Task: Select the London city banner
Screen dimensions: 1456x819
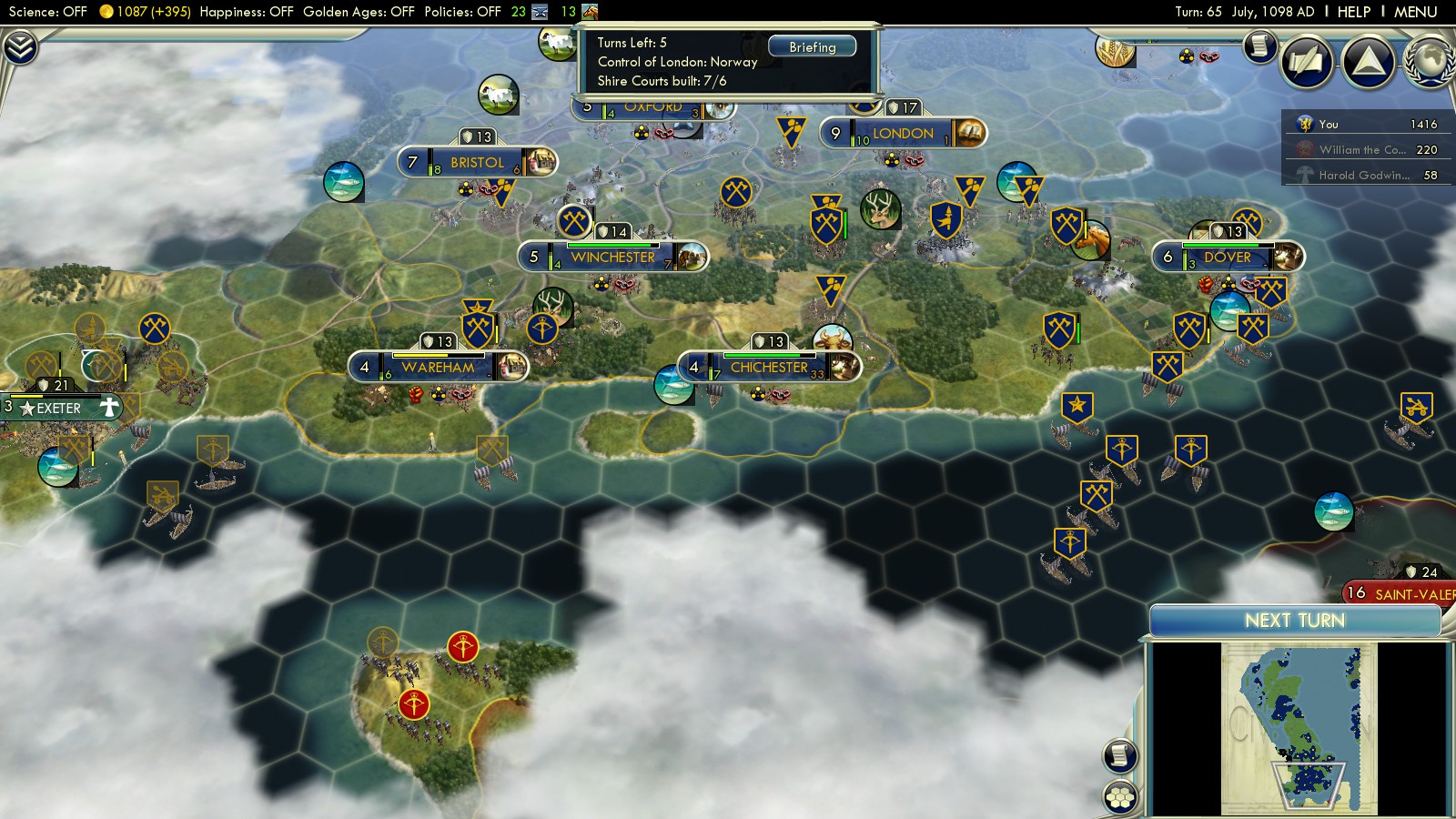Action: tap(903, 134)
